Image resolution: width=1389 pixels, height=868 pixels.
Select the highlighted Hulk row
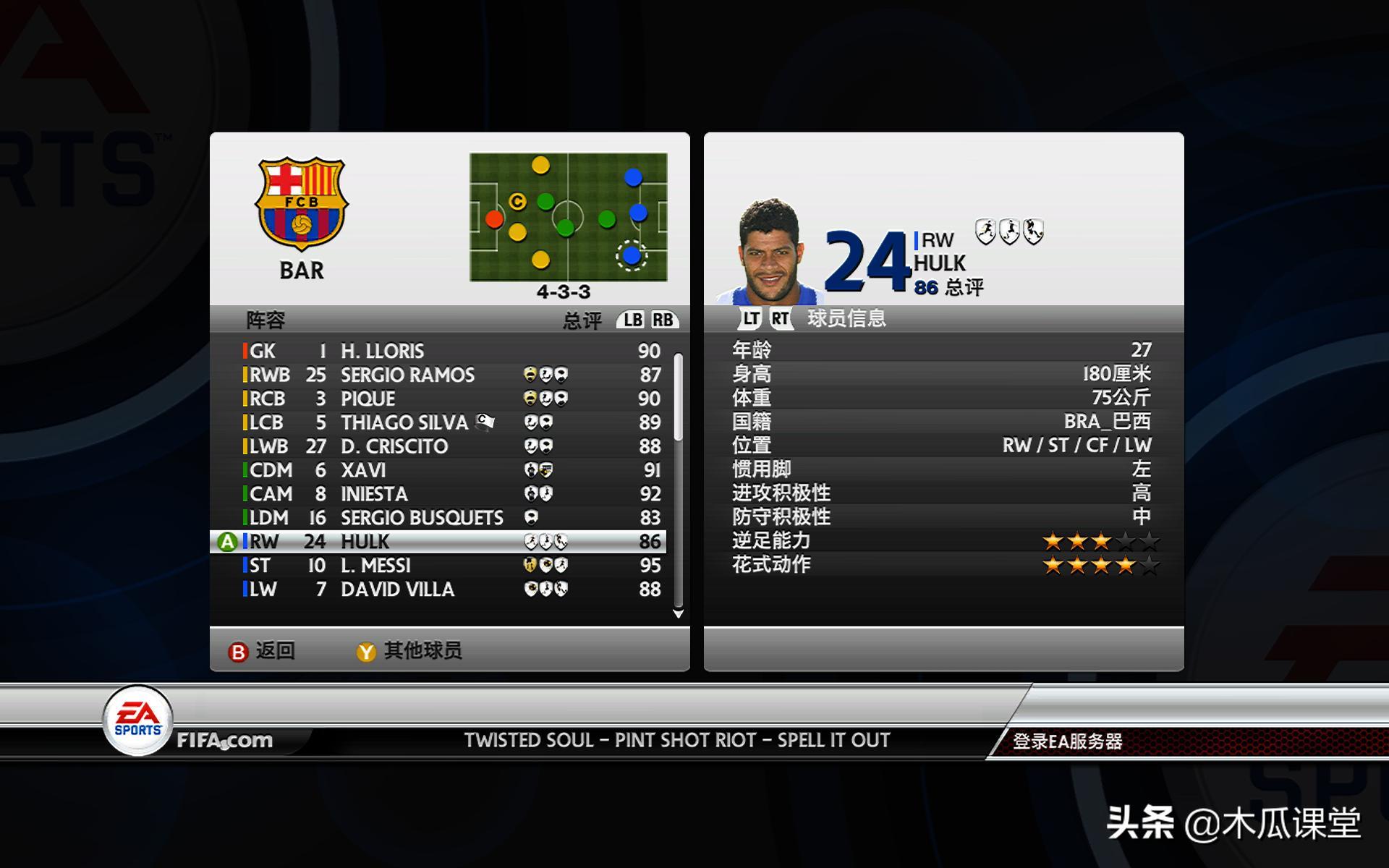[x=449, y=542]
